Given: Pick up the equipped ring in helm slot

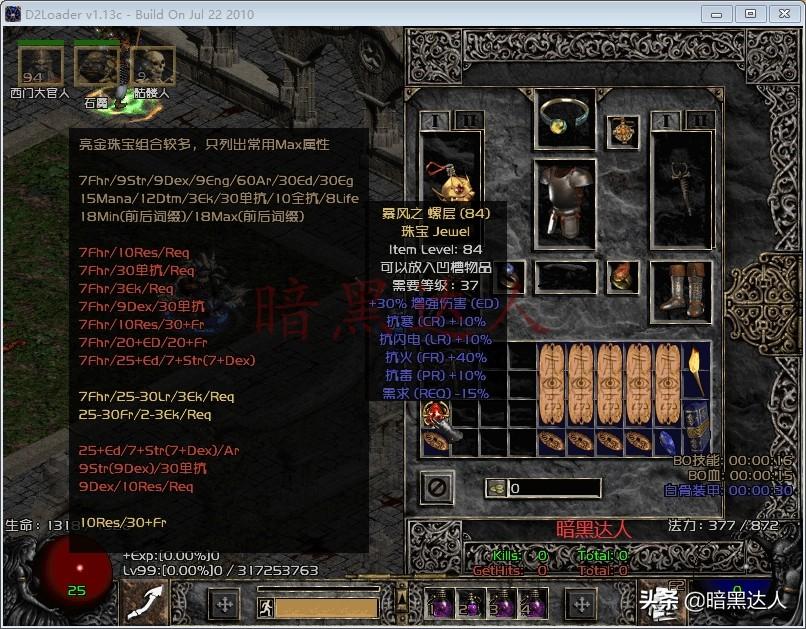Looking at the screenshot, I should coord(565,119).
